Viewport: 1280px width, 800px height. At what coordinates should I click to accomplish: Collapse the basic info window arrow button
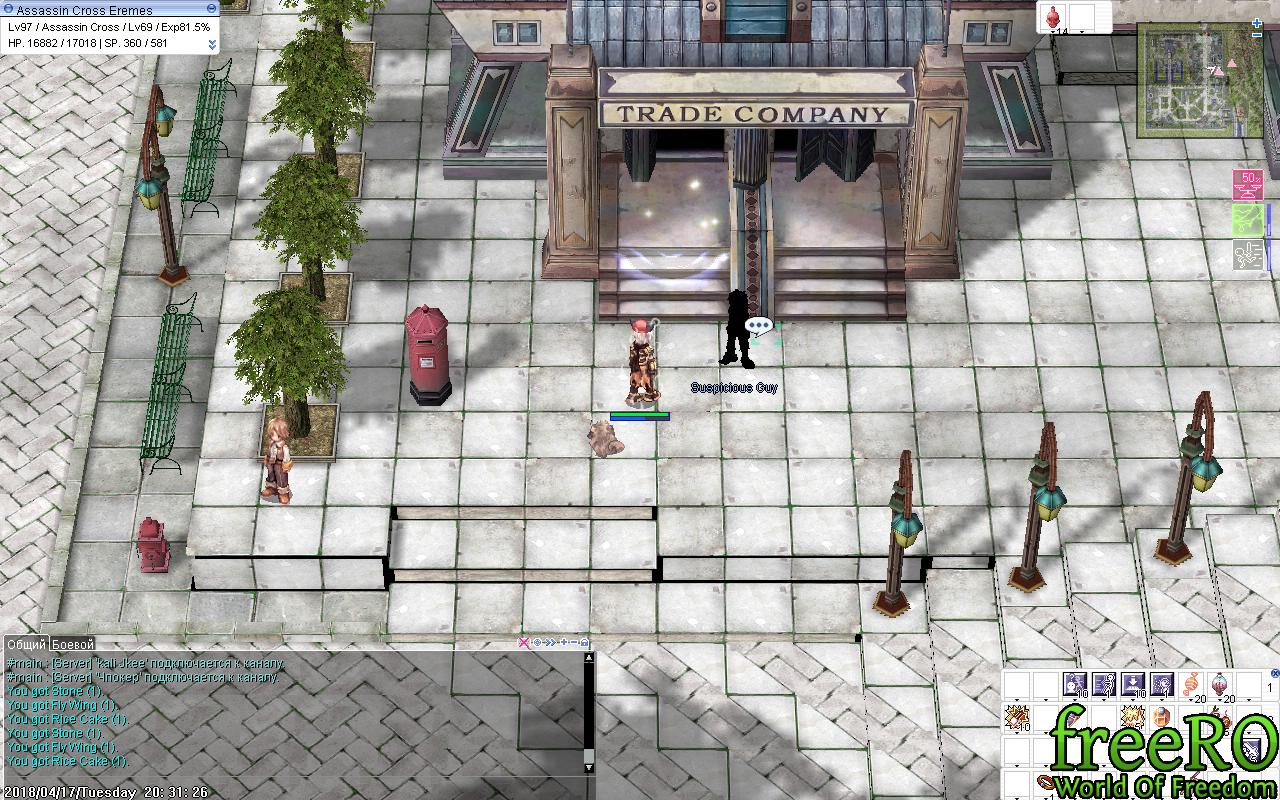[211, 9]
